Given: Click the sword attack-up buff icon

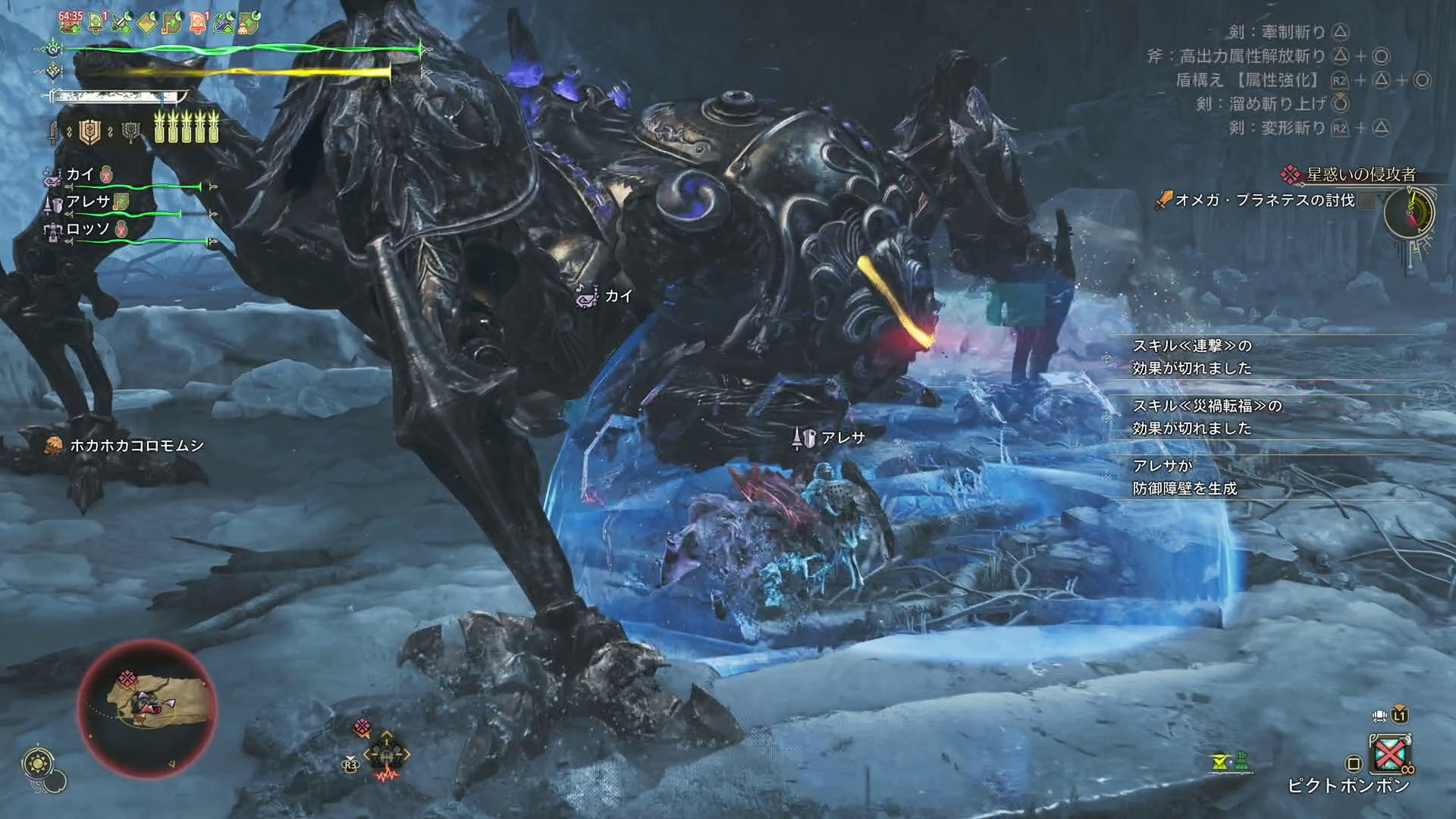Looking at the screenshot, I should pyautogui.click(x=121, y=23).
